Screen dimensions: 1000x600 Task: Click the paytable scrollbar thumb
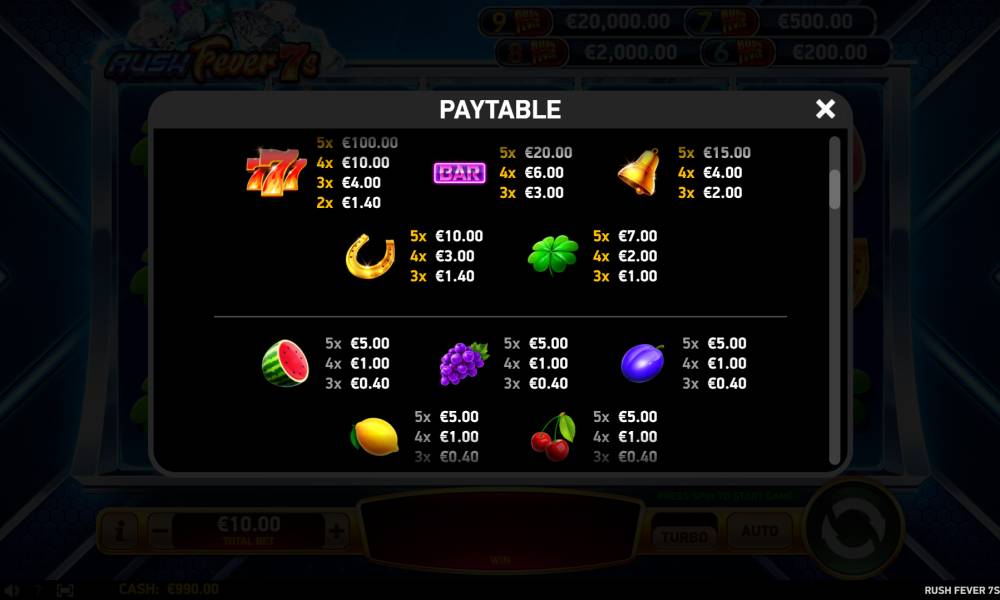coord(835,189)
